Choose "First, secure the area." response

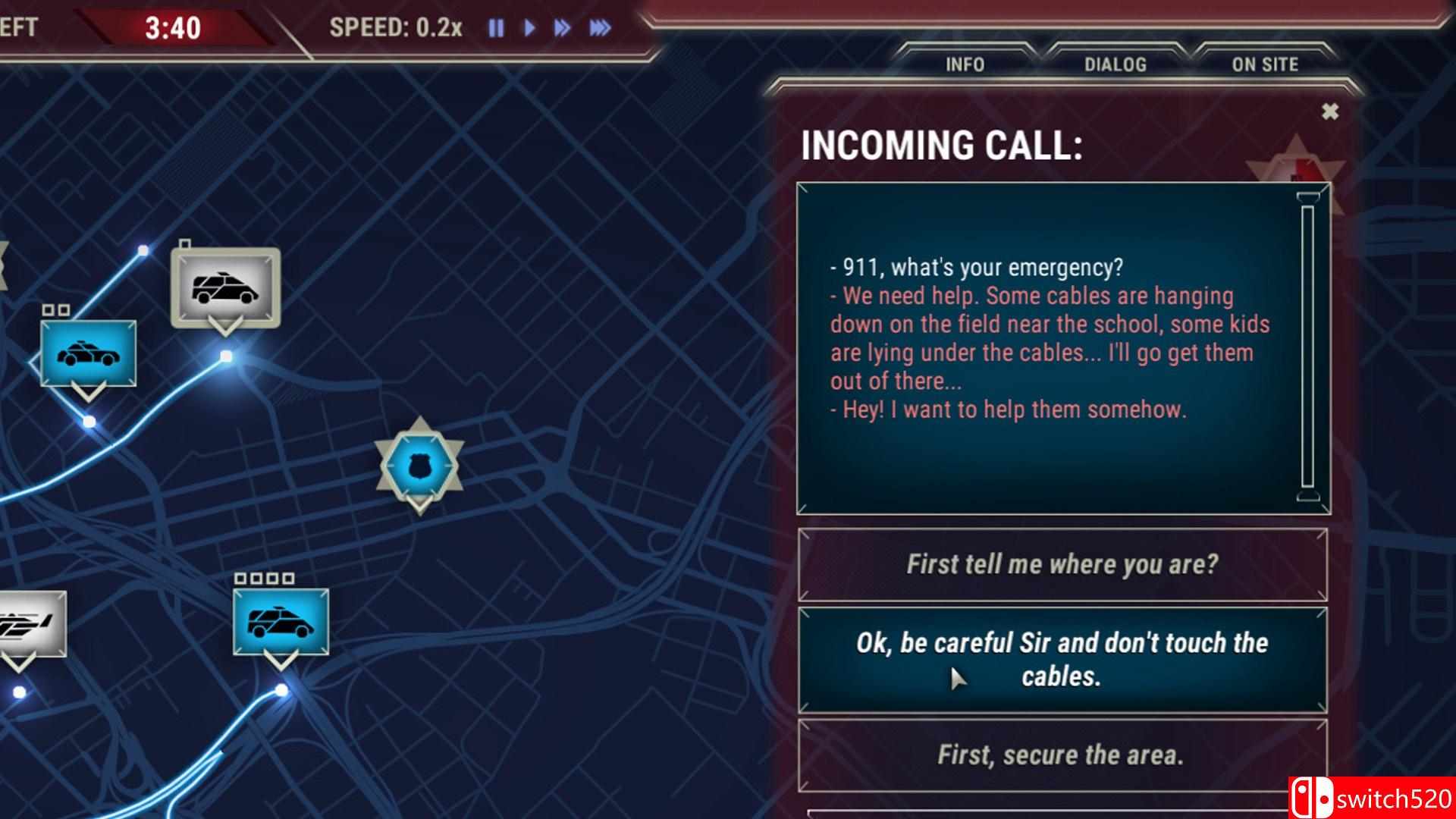pyautogui.click(x=1062, y=755)
